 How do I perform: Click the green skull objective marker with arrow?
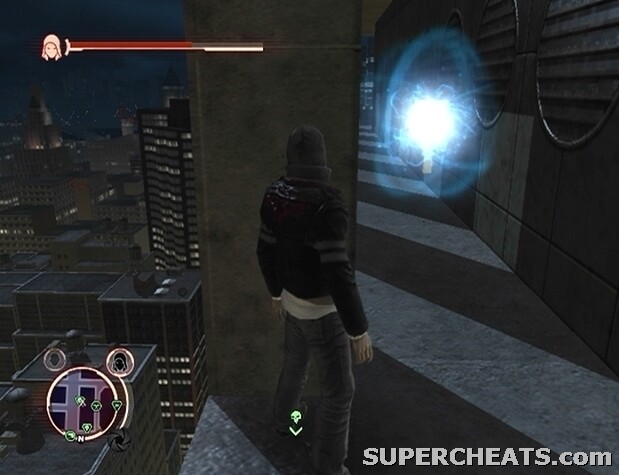click(295, 421)
